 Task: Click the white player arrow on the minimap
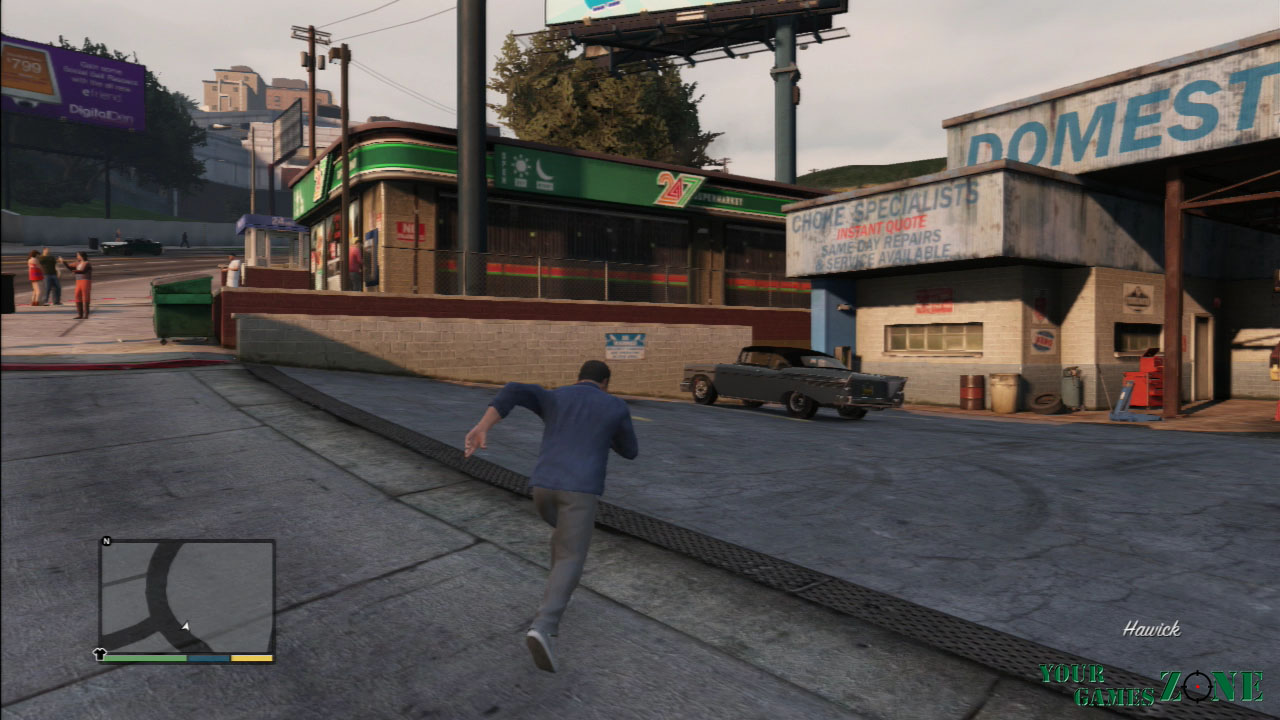pos(185,627)
